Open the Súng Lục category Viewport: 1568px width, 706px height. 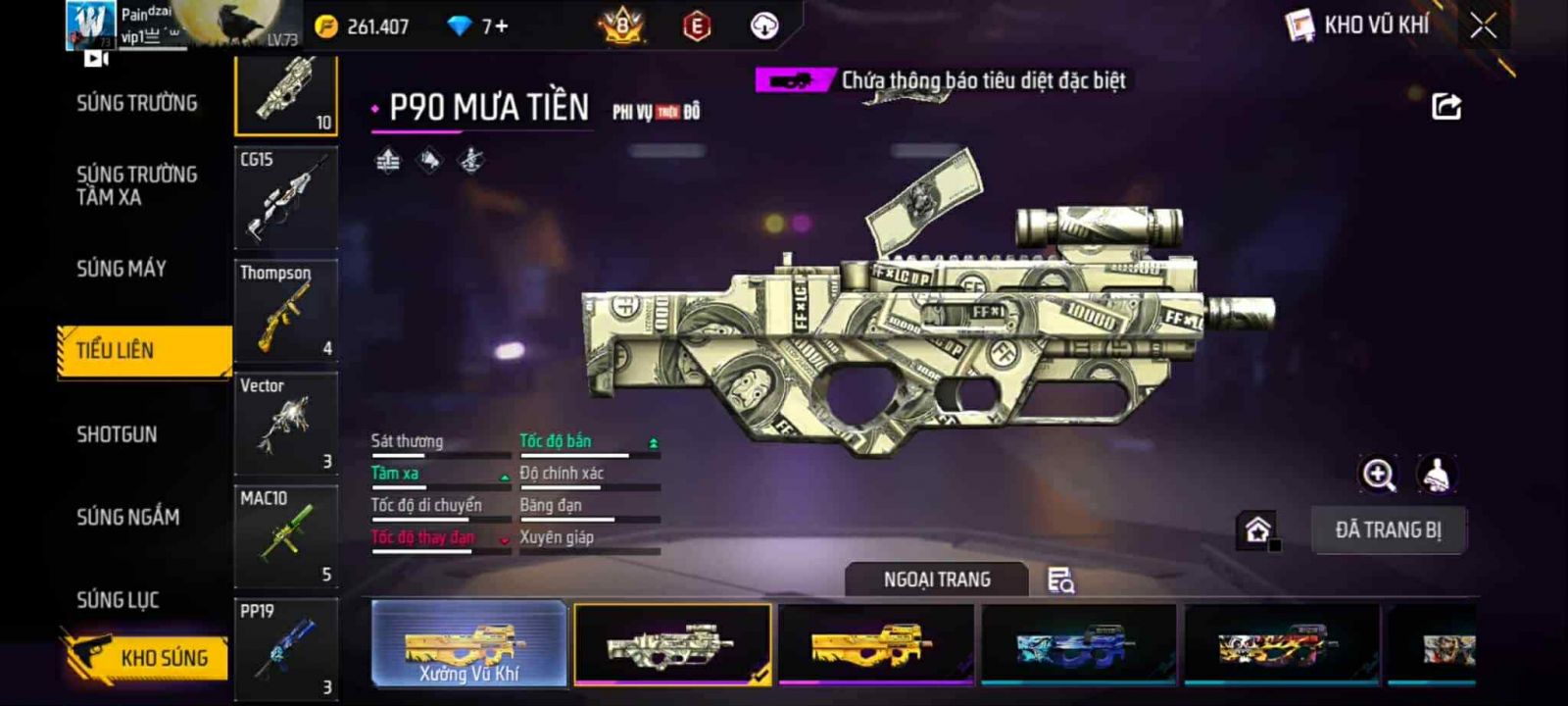click(x=118, y=600)
